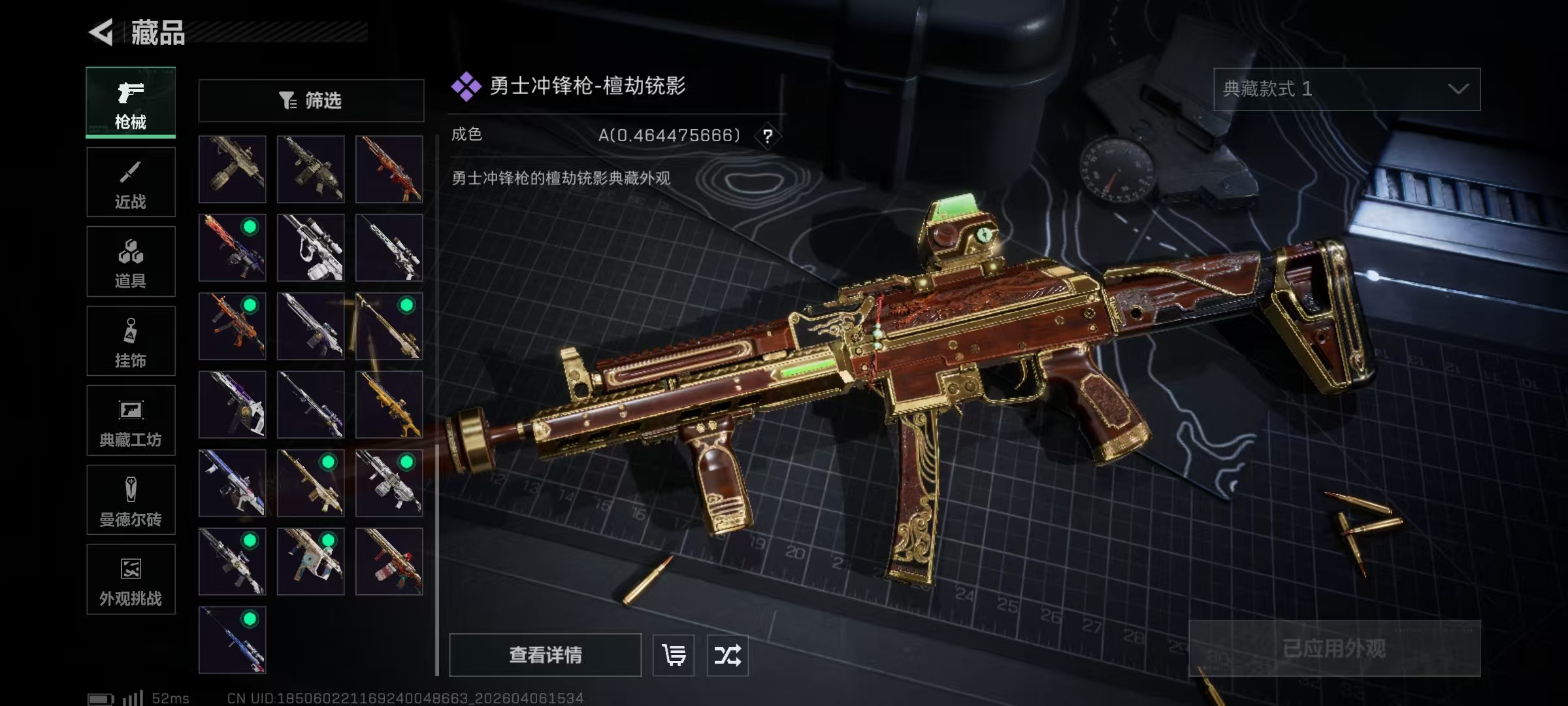The height and width of the screenshot is (706, 1568).
Task: Click the shopping cart list icon
Action: pos(674,655)
